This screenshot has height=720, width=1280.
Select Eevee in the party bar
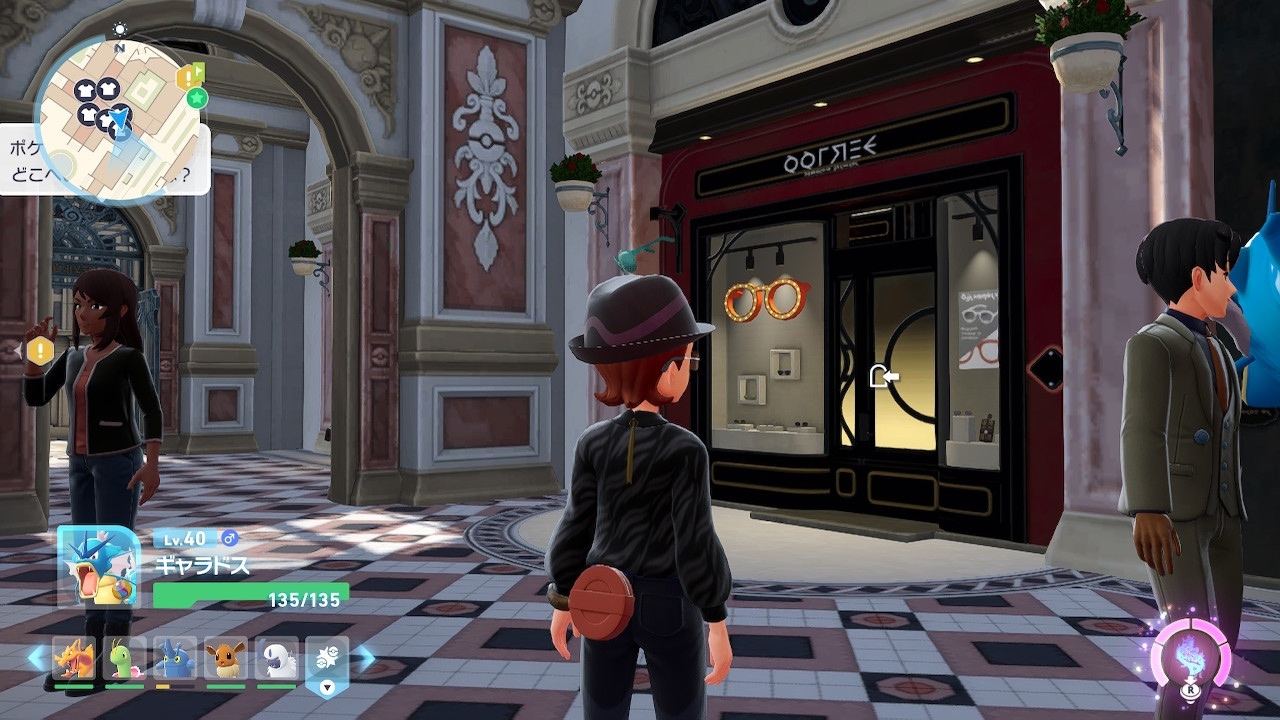pos(226,659)
